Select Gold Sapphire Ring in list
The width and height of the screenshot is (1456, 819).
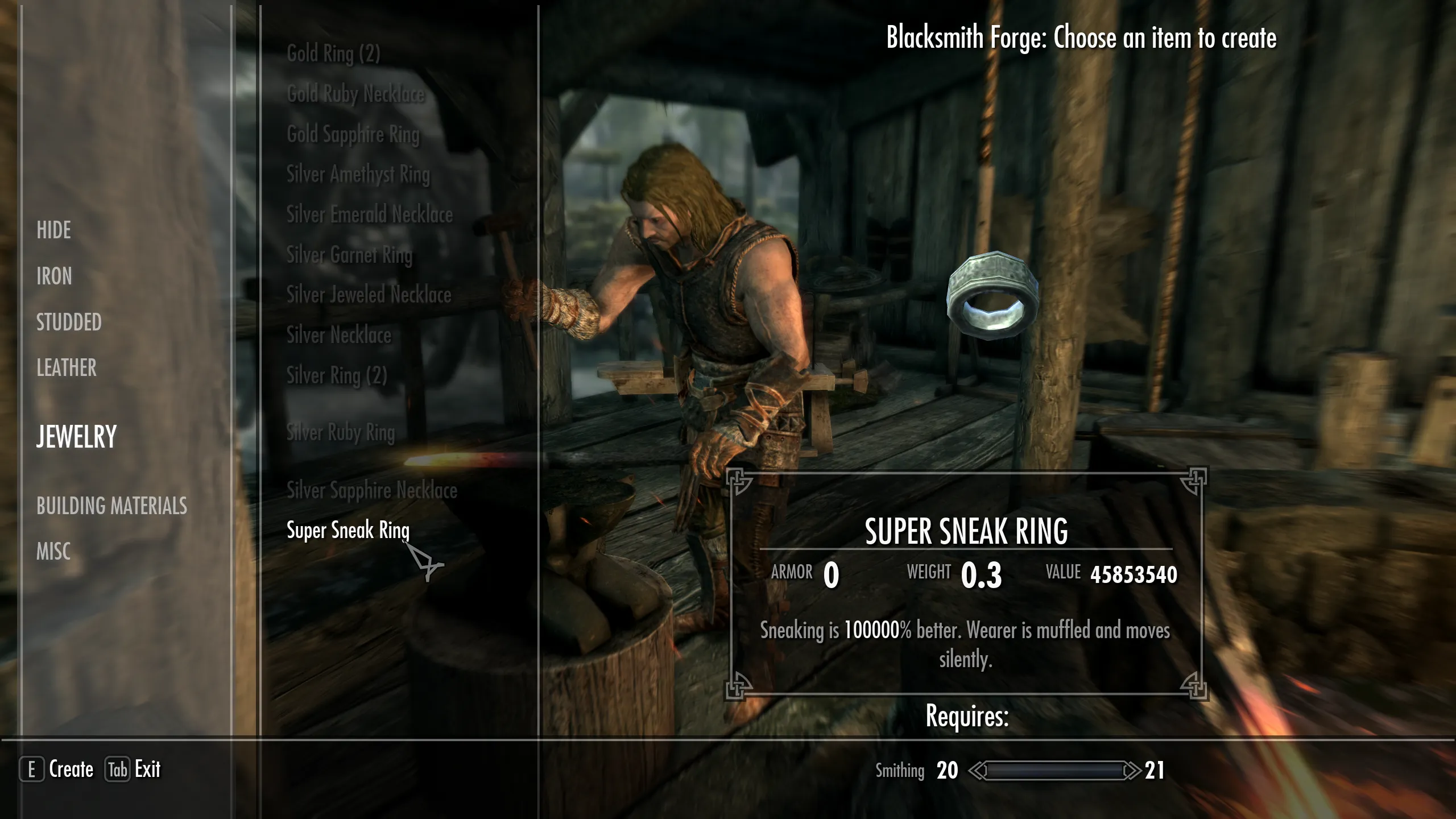353,135
